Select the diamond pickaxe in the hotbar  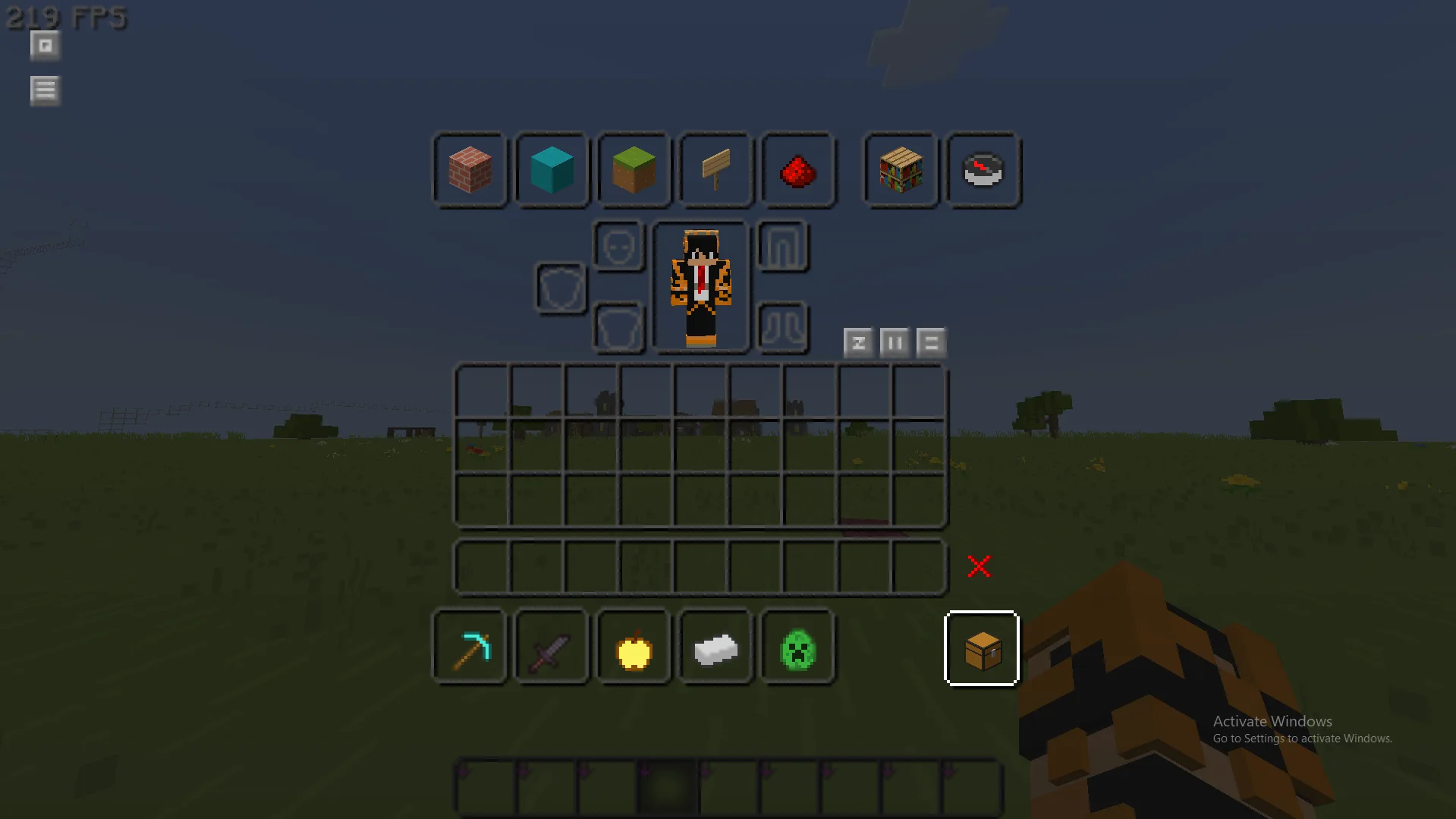point(470,647)
